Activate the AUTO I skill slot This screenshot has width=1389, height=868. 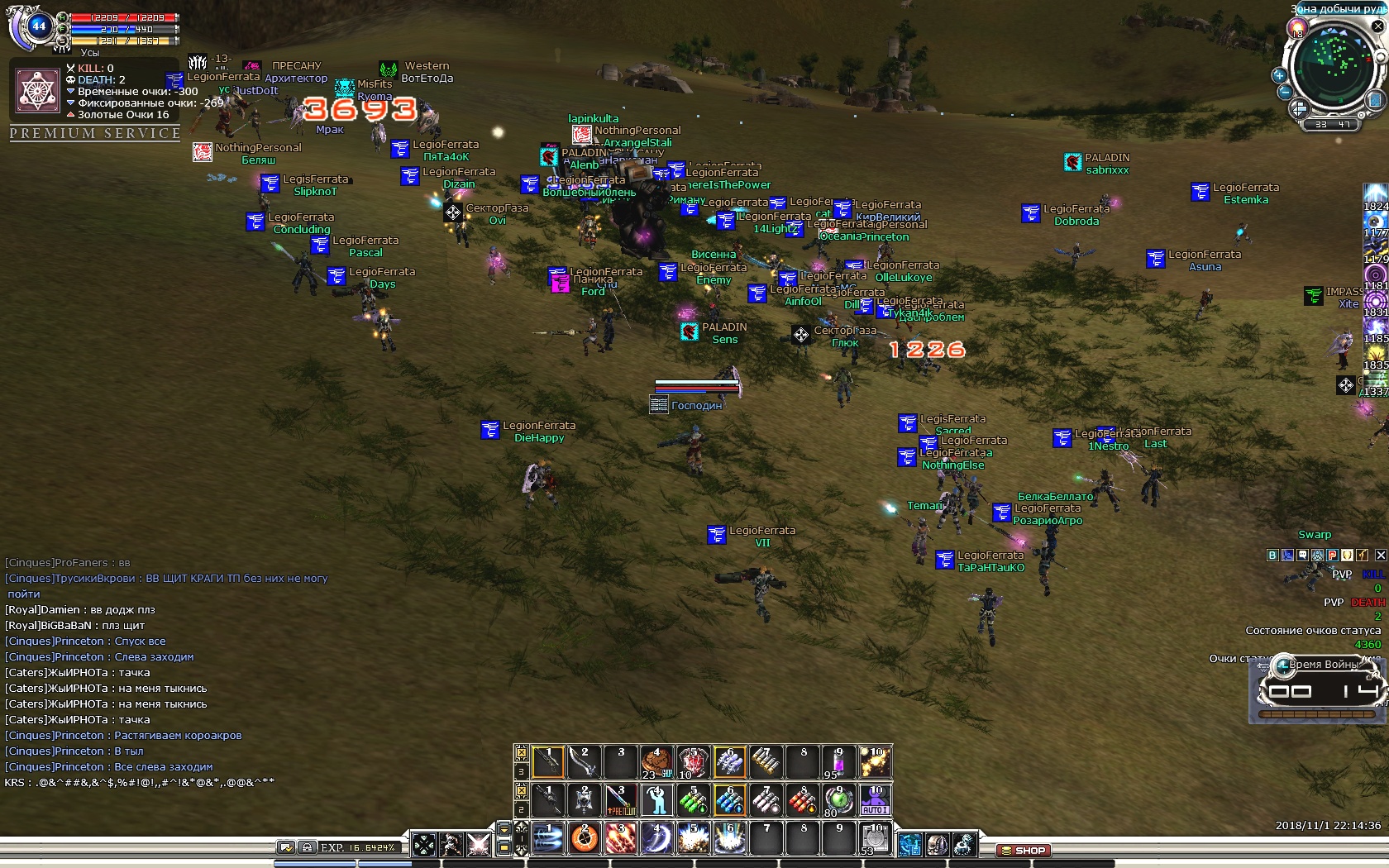875,800
